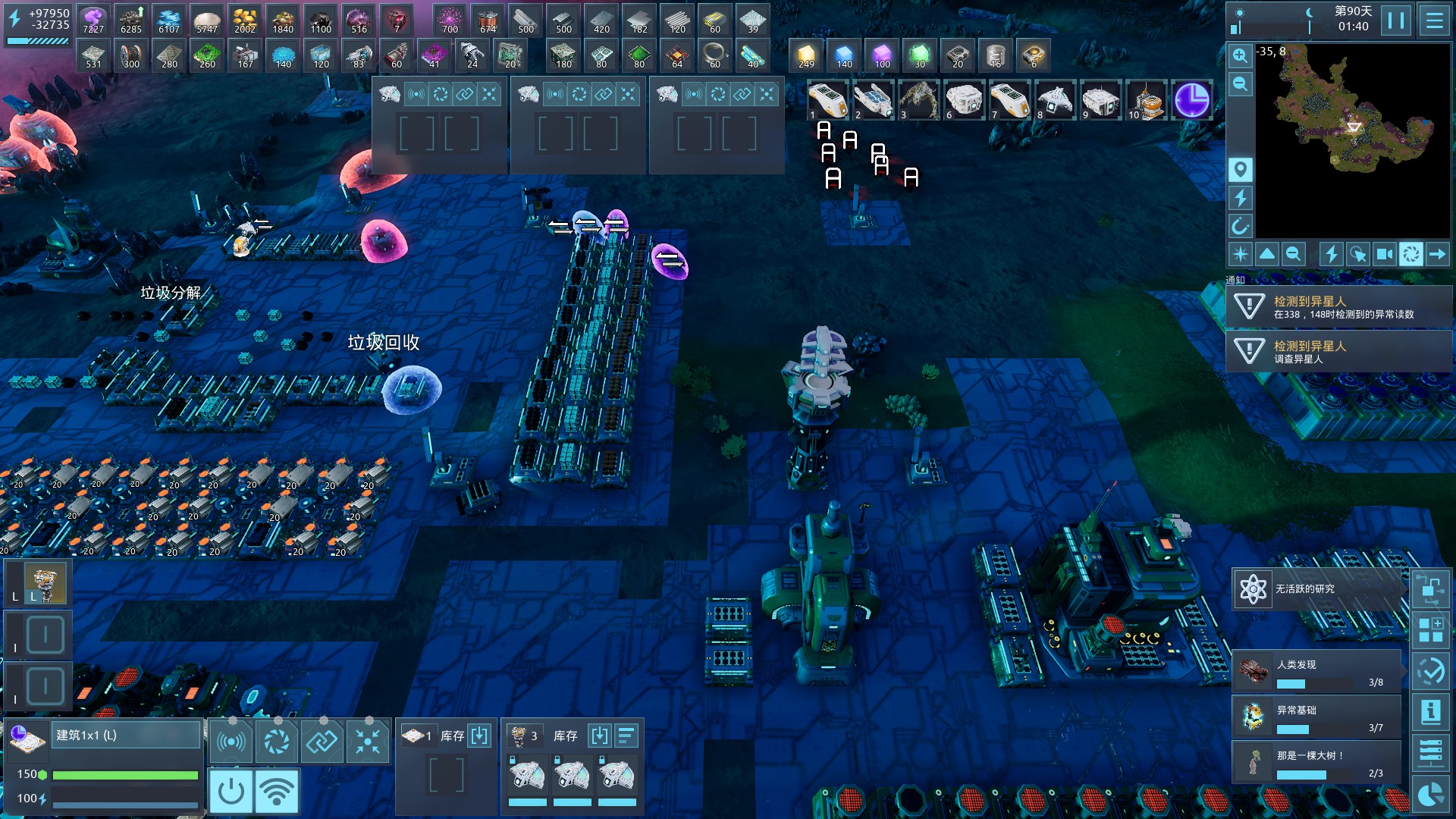1456x819 pixels.
Task: Select the 人类发现 quest entry
Action: tap(1318, 671)
